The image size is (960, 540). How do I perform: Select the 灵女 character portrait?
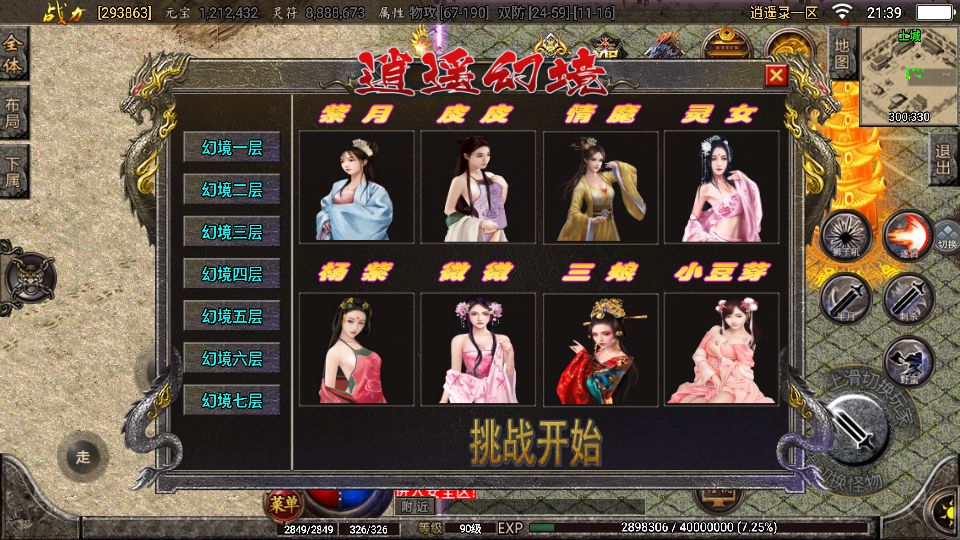point(721,187)
